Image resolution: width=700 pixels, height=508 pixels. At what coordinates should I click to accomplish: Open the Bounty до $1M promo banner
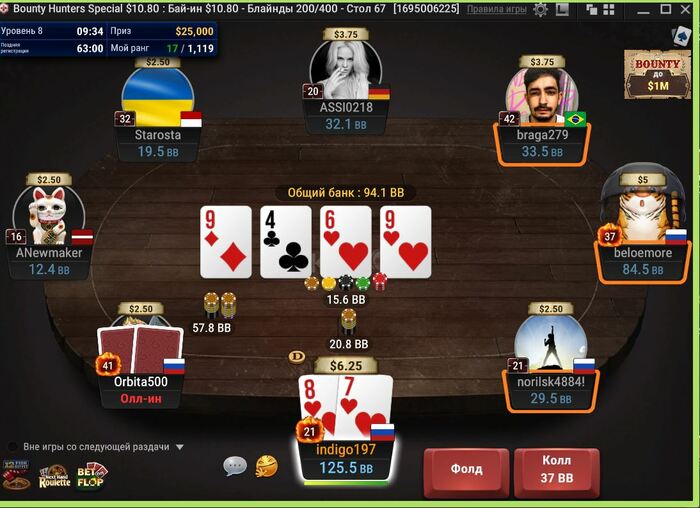click(657, 73)
